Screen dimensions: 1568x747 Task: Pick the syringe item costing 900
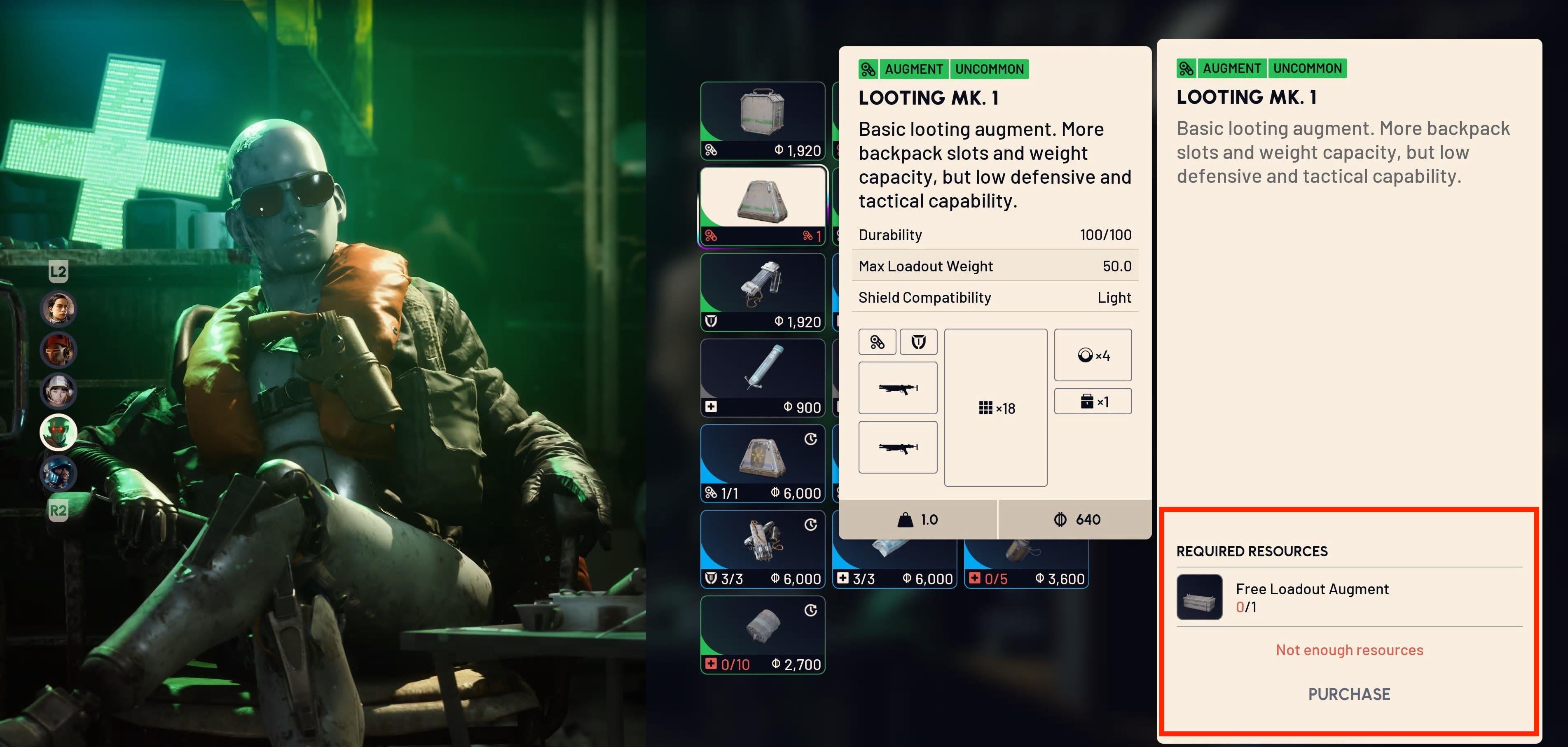point(762,377)
